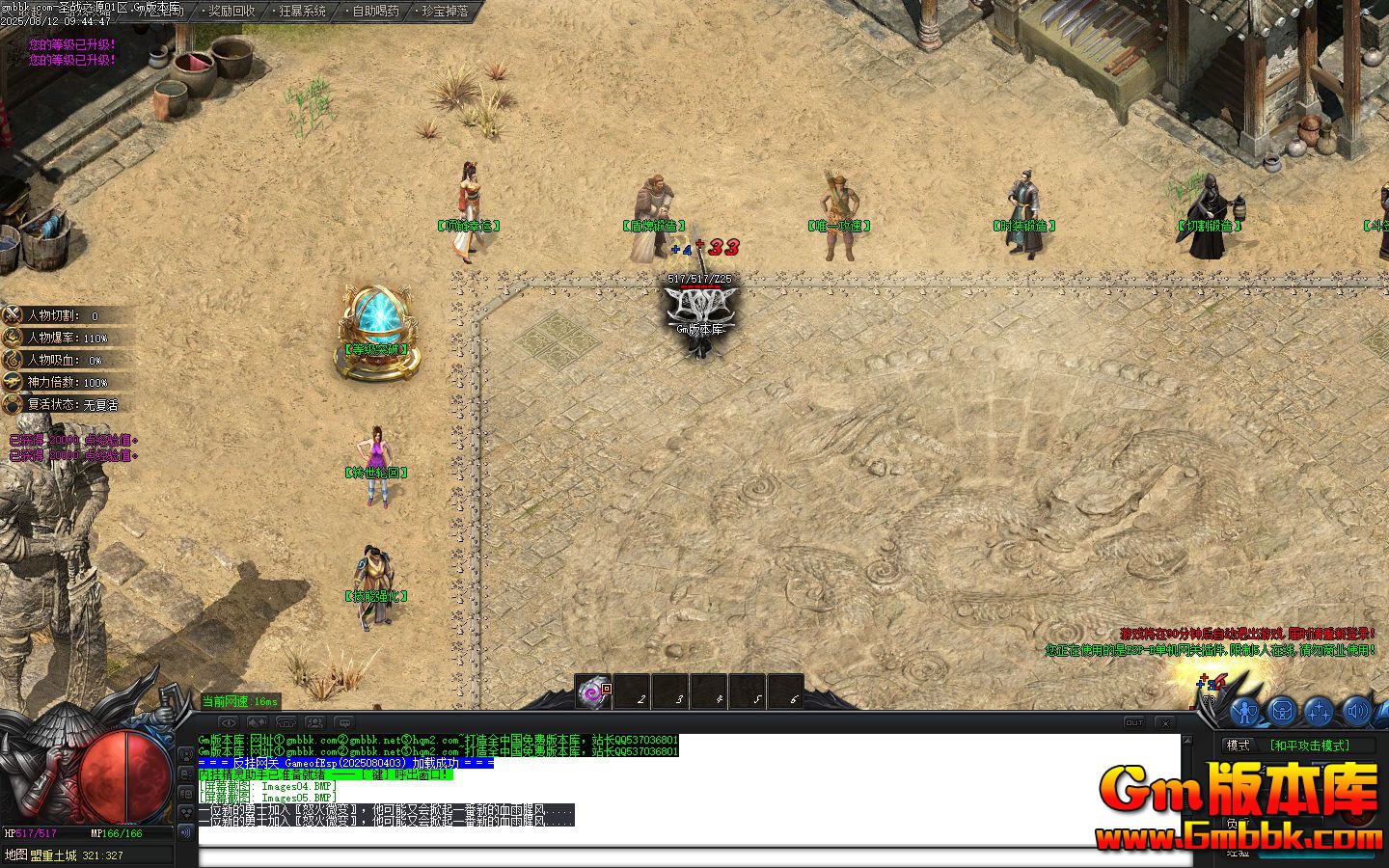
Task: Click the eye icon chat filter button
Action: pos(229,722)
